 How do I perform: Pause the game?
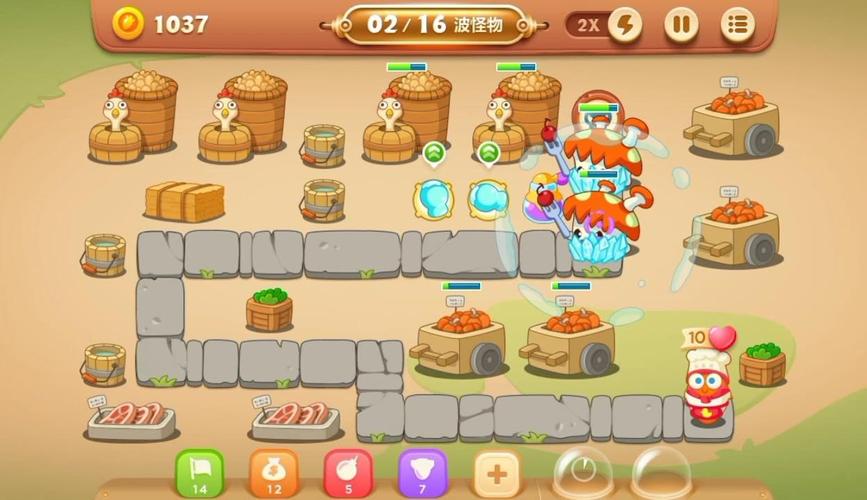681,24
